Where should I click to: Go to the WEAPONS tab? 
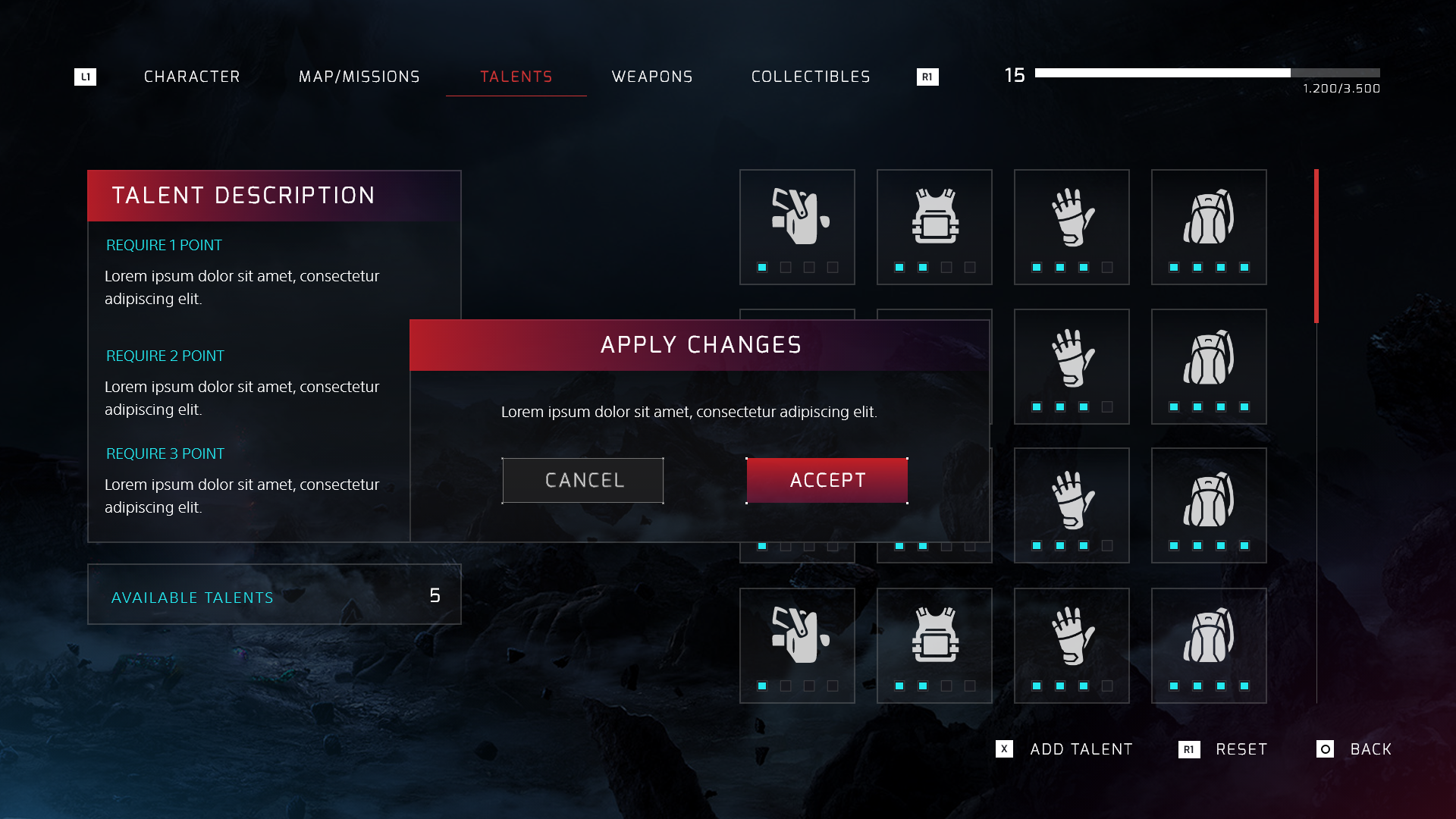coord(652,77)
